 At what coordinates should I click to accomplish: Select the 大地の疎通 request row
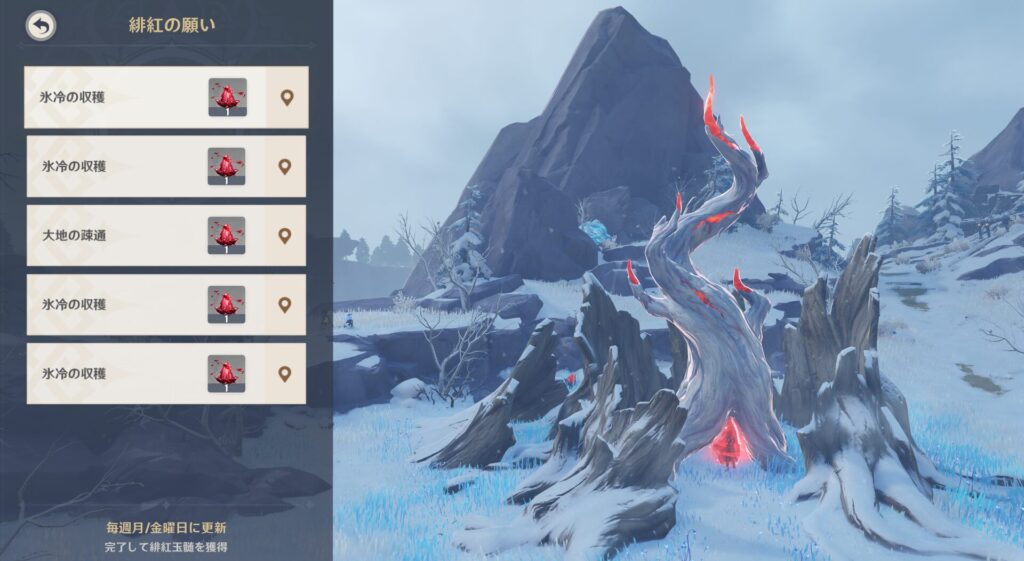coord(120,236)
